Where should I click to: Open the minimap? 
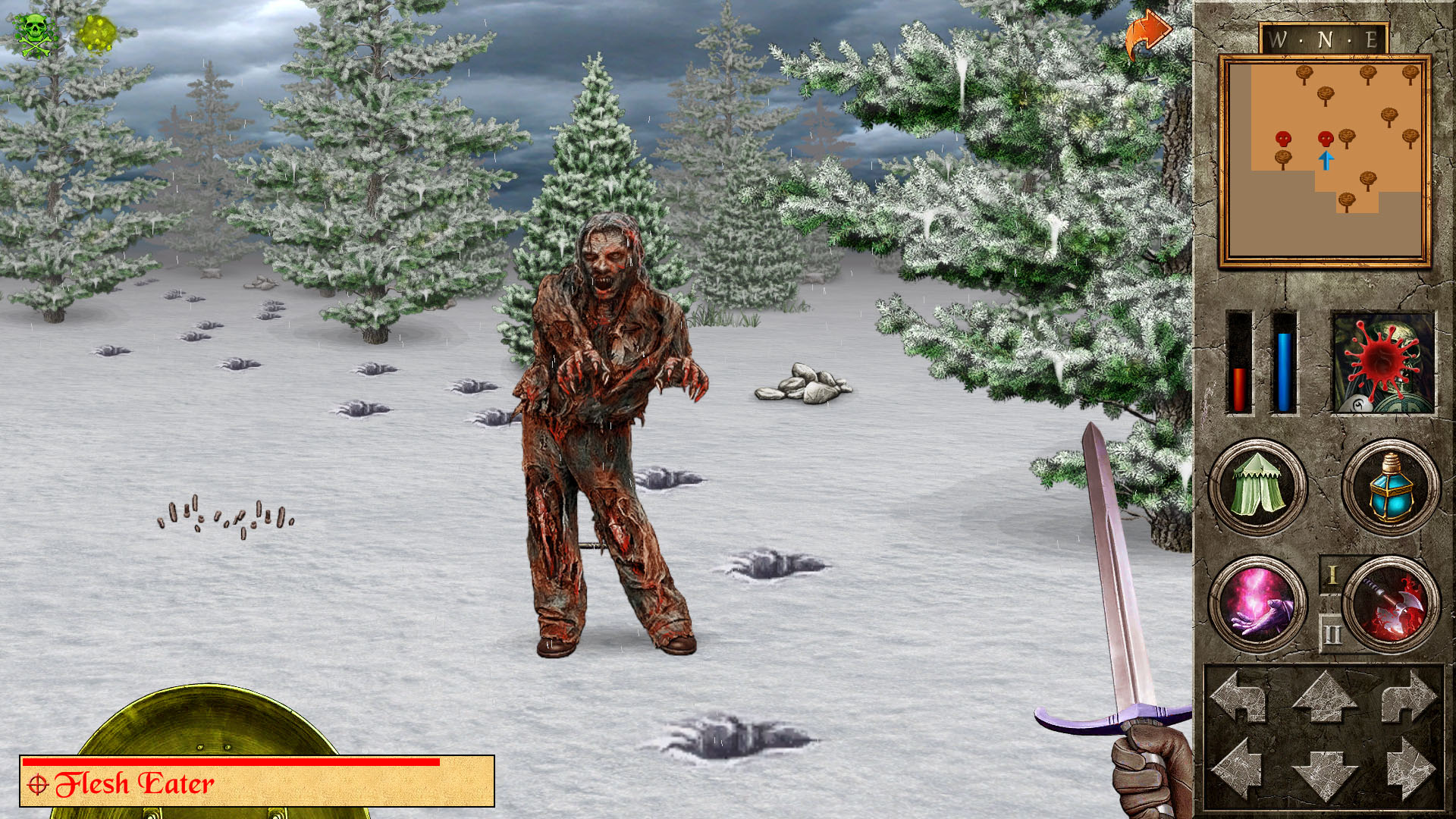[x=1325, y=161]
